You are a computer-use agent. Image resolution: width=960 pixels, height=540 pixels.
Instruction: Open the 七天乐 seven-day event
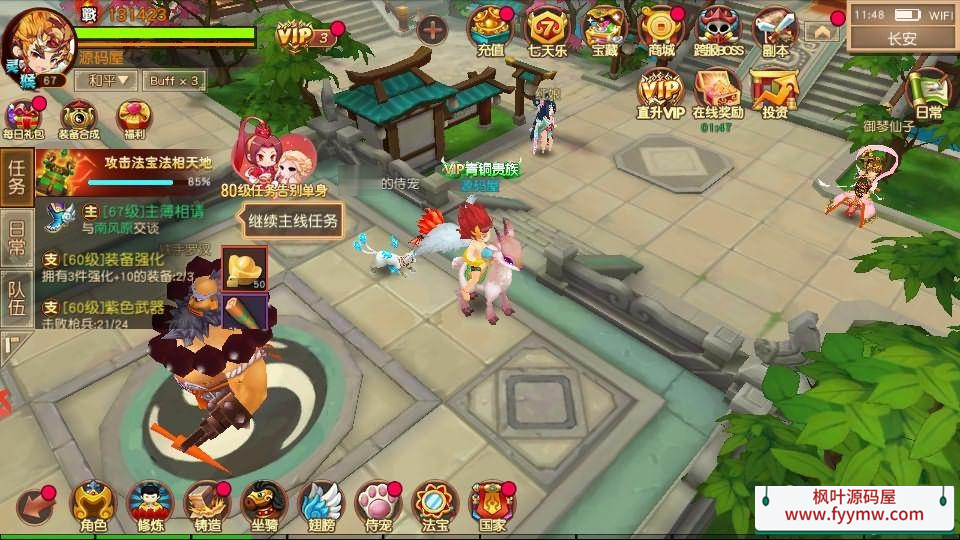547,30
